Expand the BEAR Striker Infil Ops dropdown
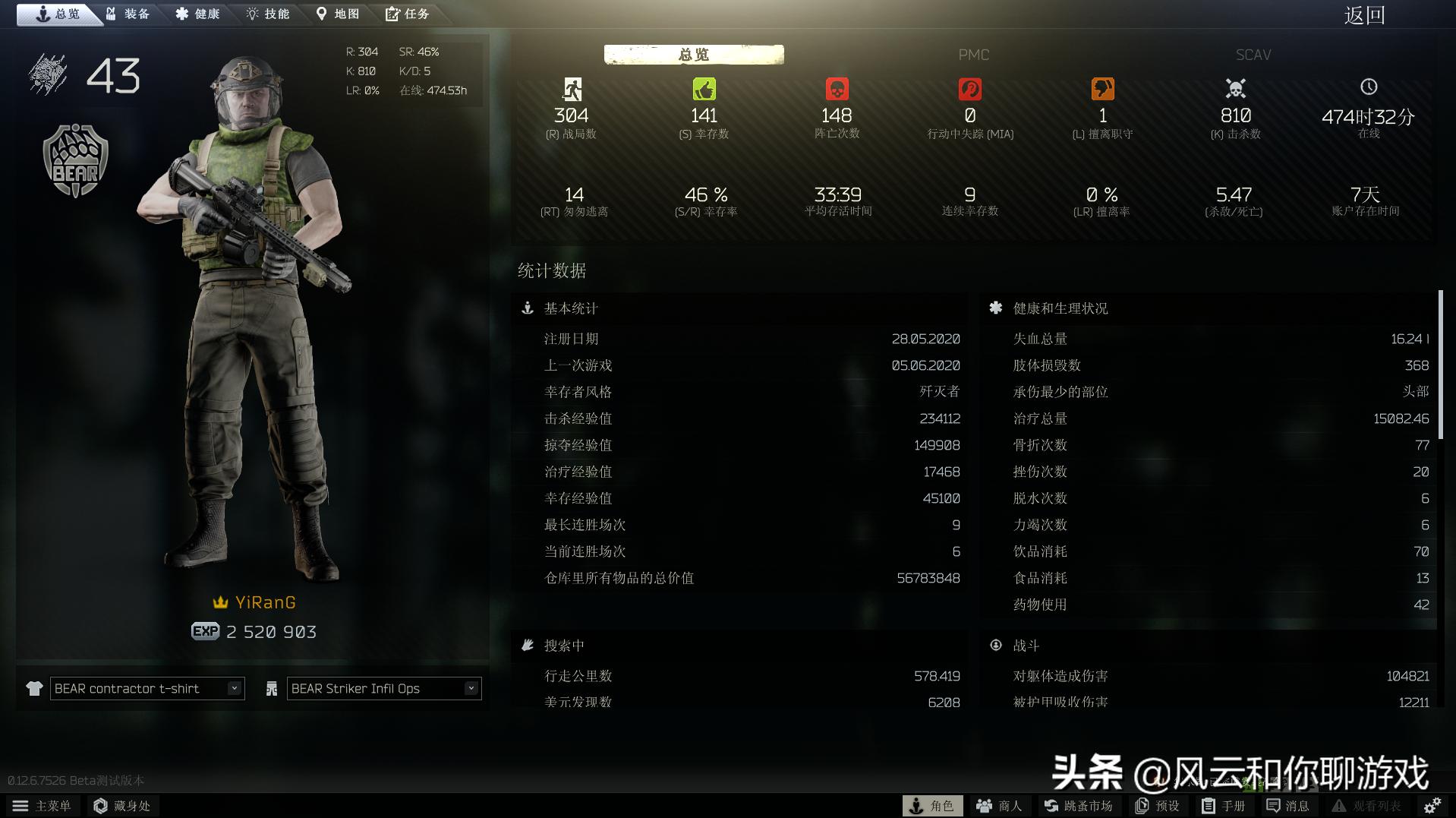This screenshot has width=1456, height=818. coord(472,688)
